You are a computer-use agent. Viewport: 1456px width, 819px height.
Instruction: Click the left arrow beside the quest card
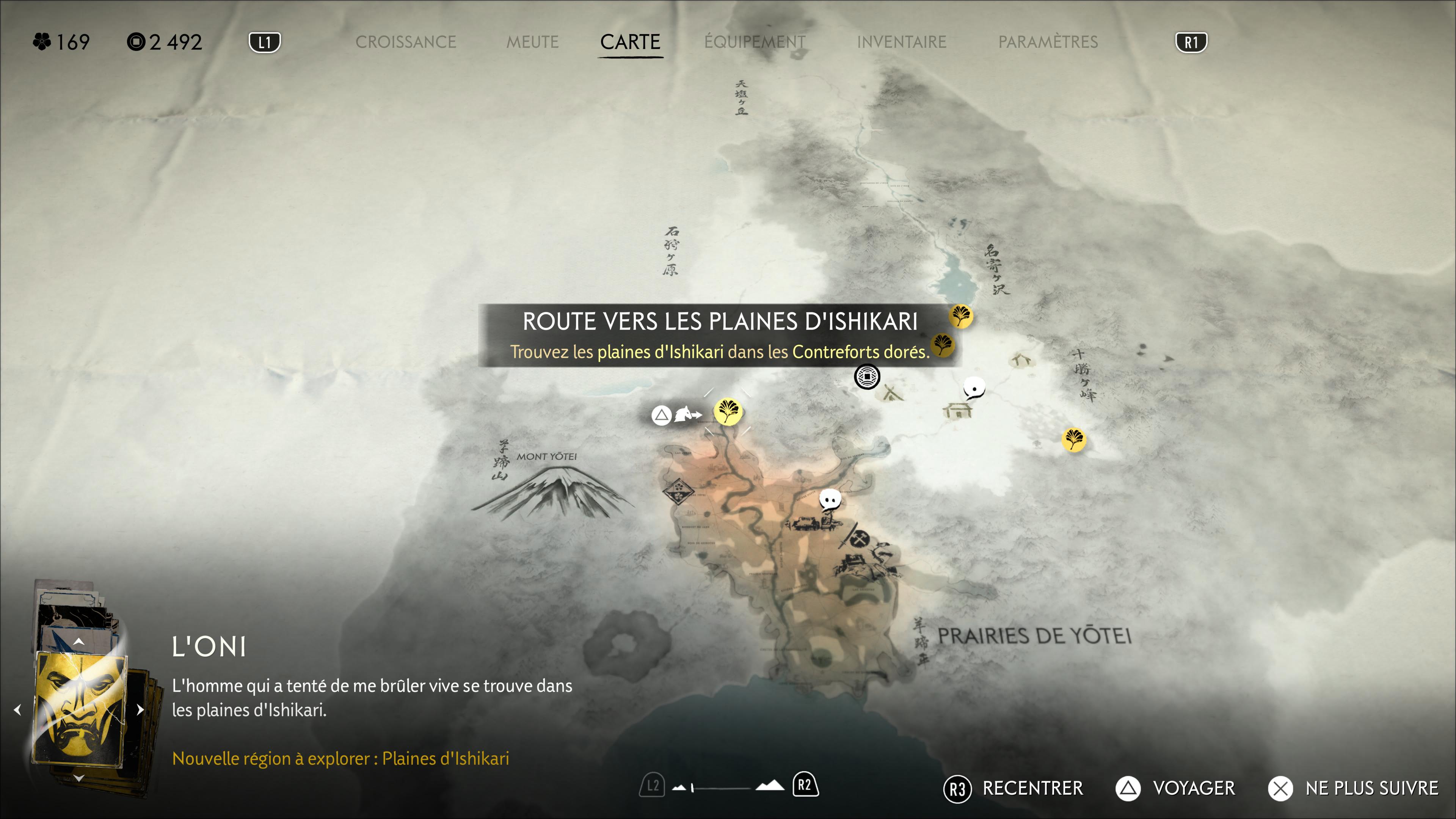tap(17, 709)
